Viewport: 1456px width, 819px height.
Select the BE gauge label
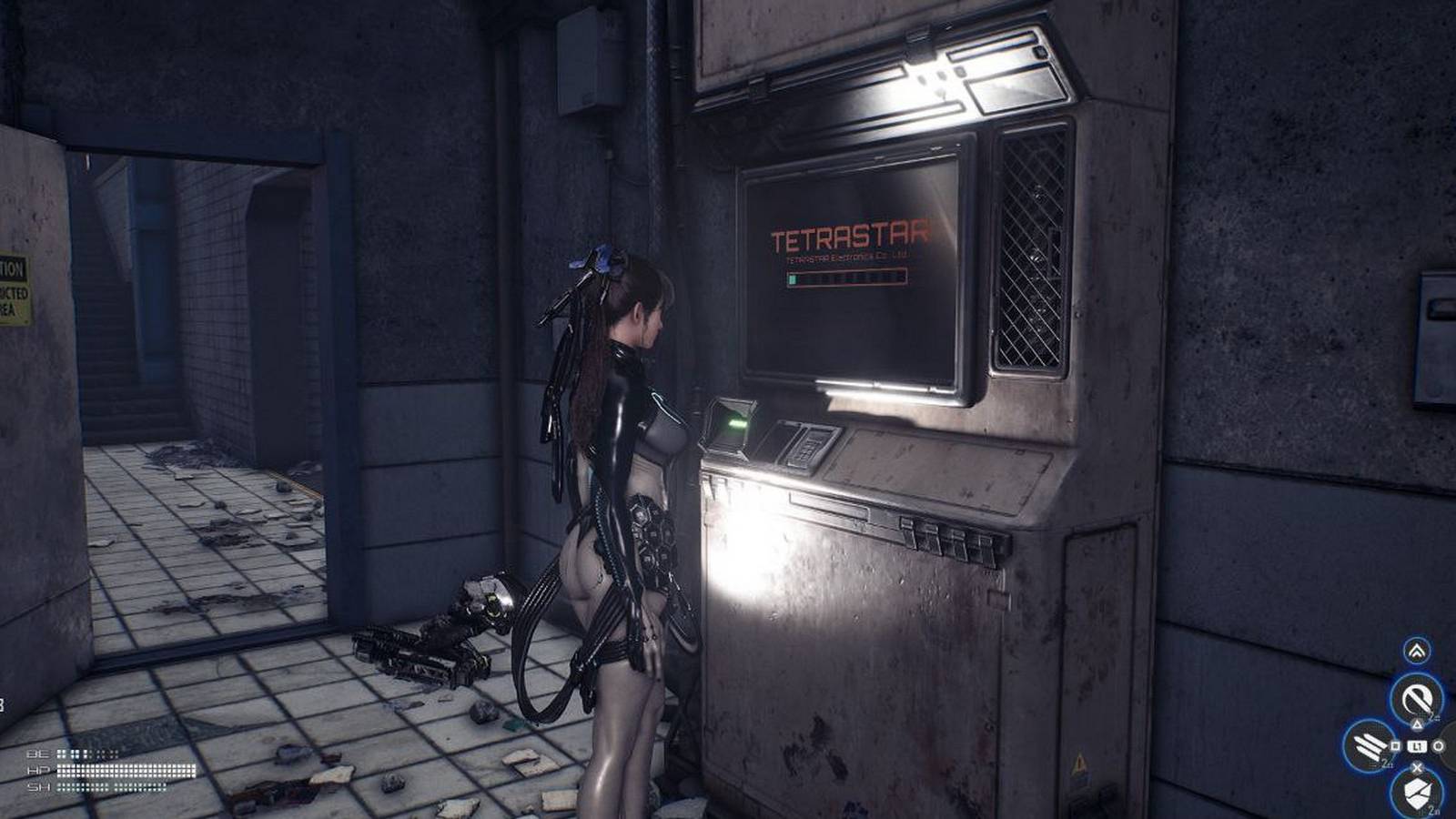[37, 753]
